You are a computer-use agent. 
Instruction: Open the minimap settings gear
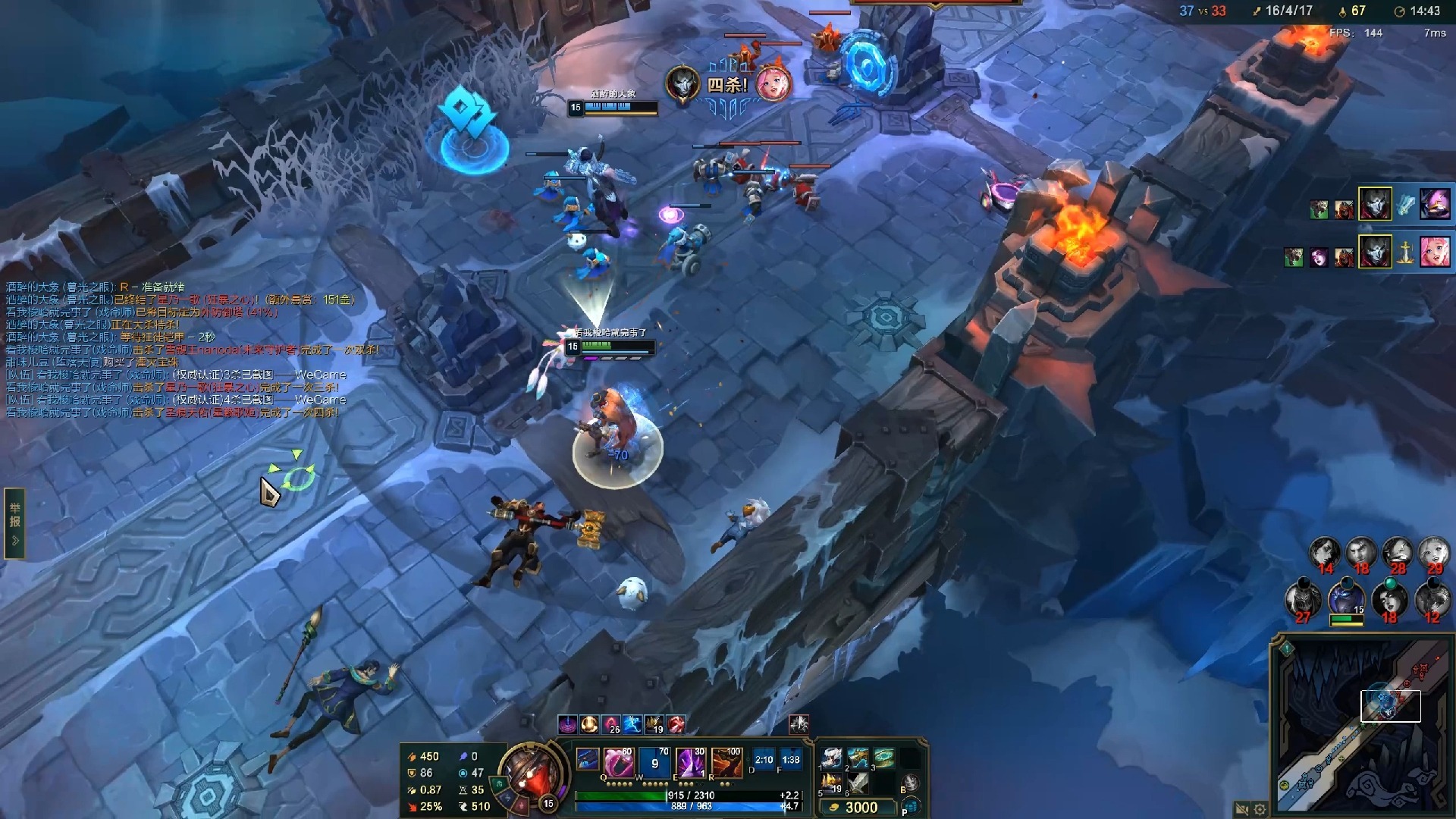[x=1260, y=809]
